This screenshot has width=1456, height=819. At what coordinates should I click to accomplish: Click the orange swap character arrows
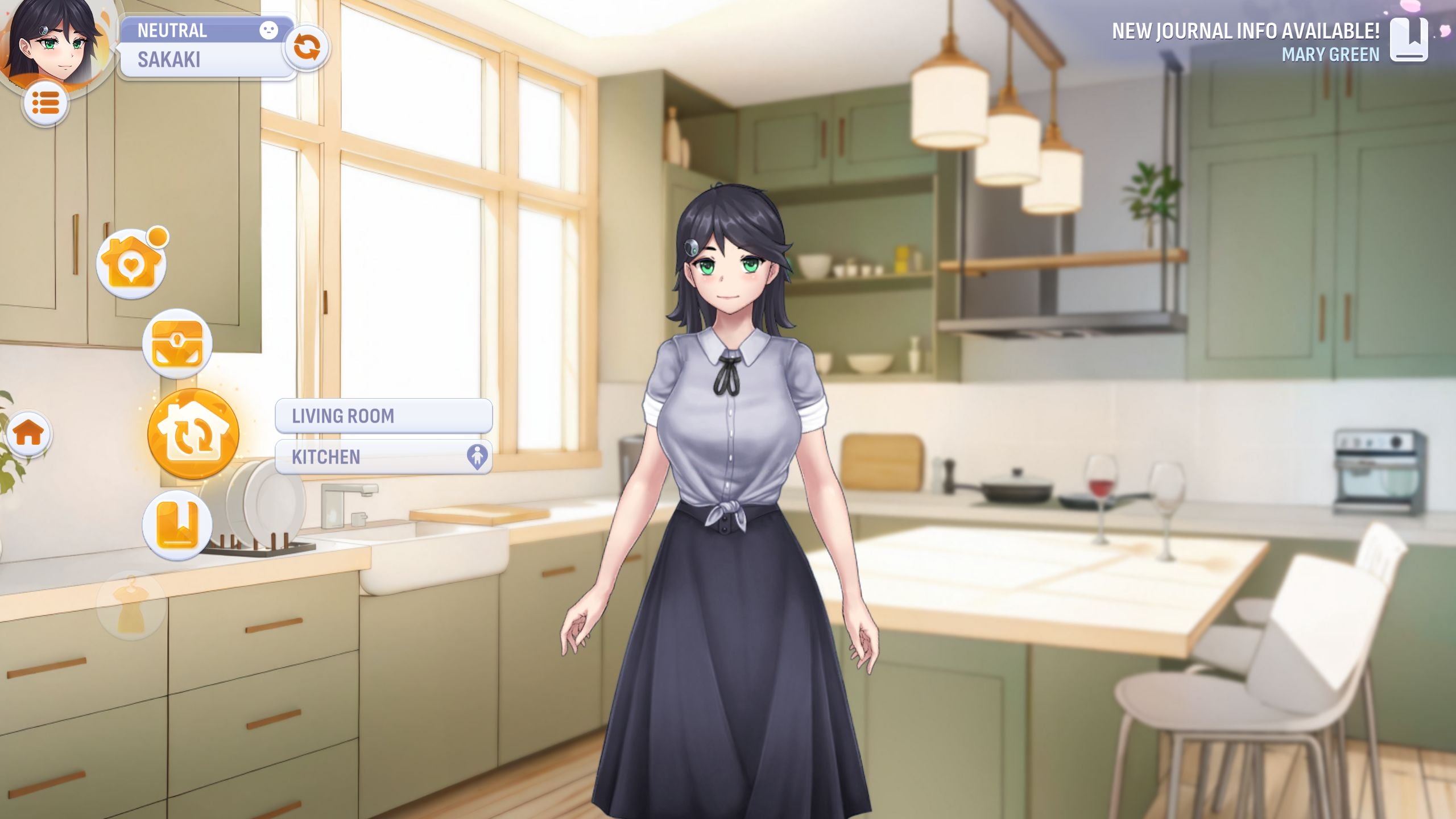(x=307, y=47)
